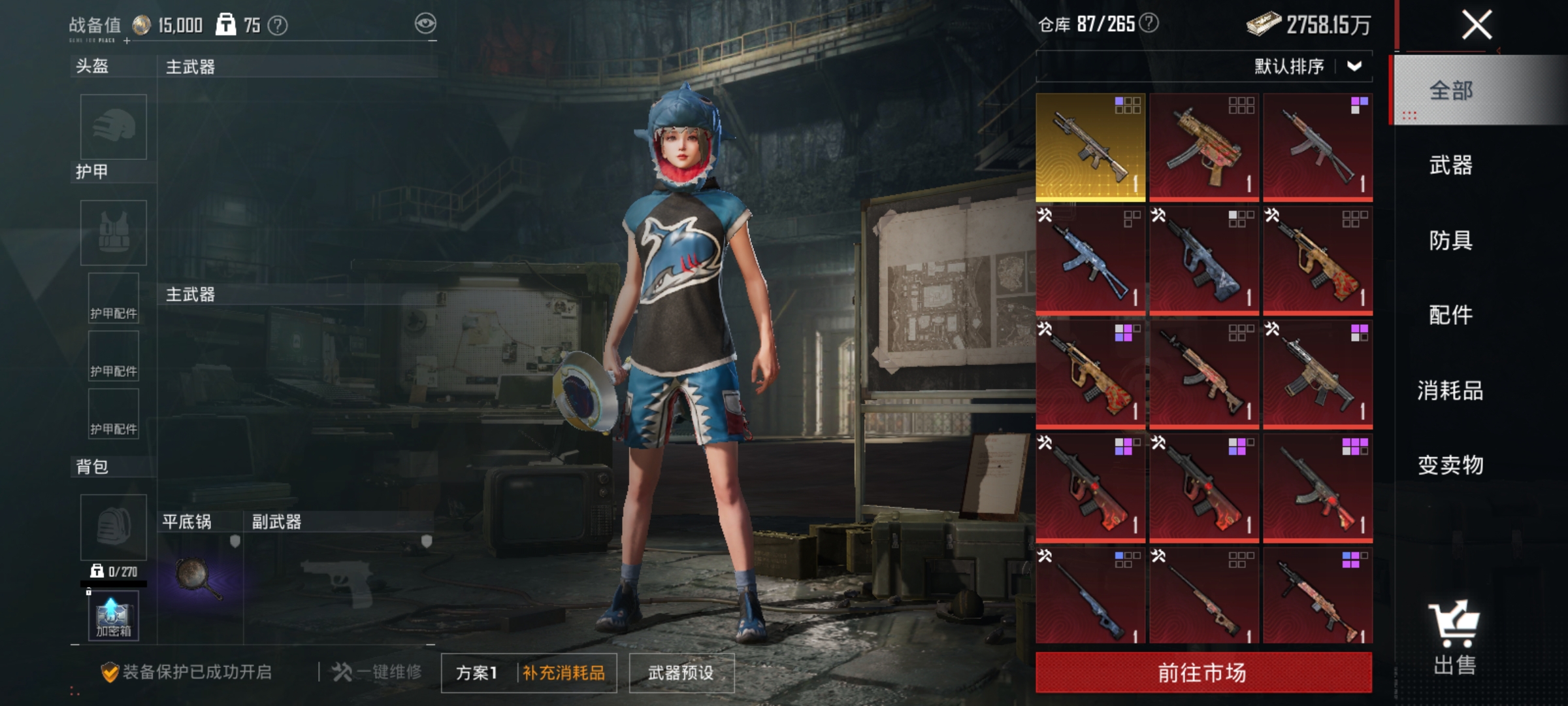Show the 消耗品 consumables category
The width and height of the screenshot is (1568, 706).
tap(1451, 390)
